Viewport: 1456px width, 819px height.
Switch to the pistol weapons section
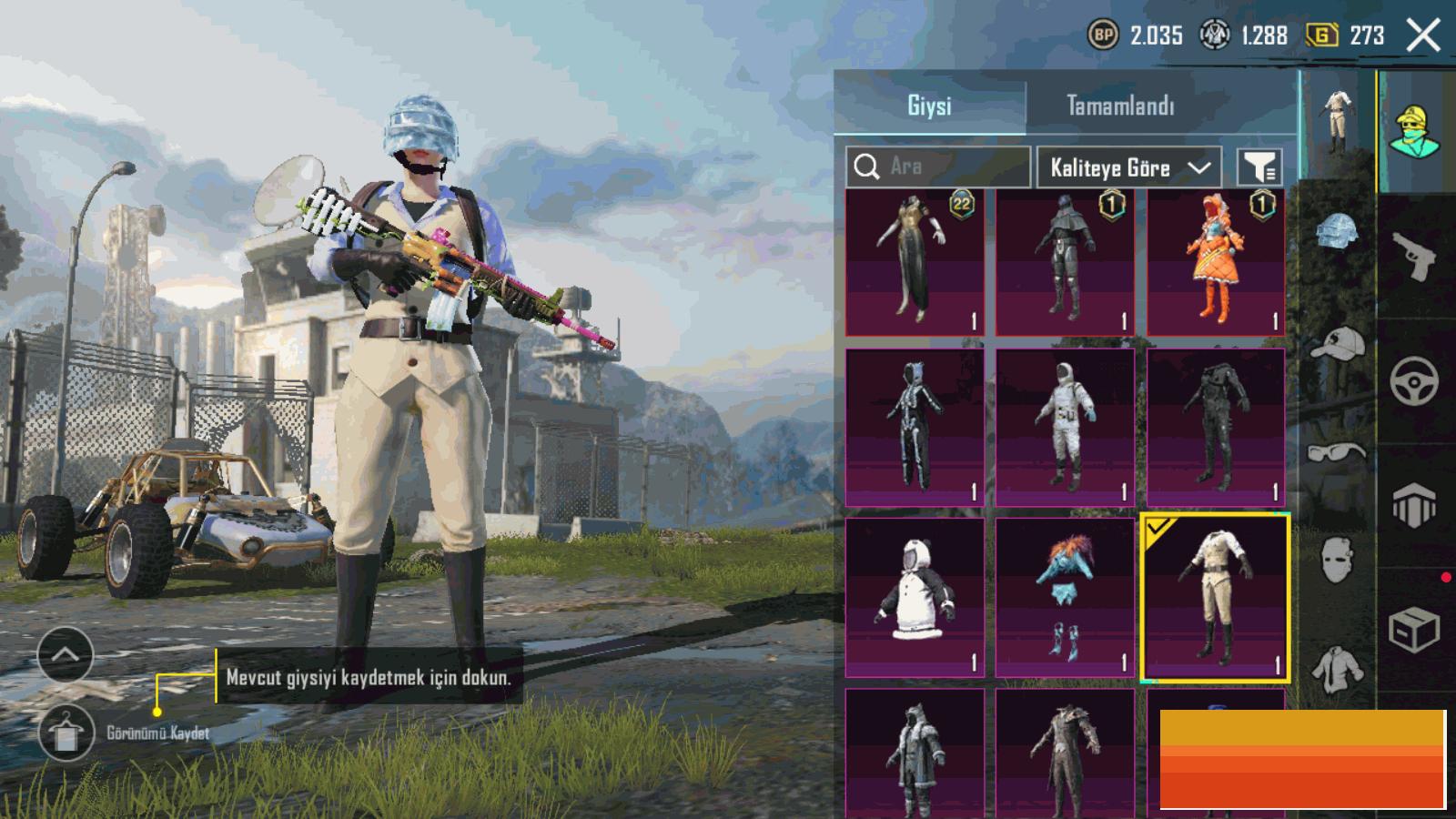tap(1413, 257)
